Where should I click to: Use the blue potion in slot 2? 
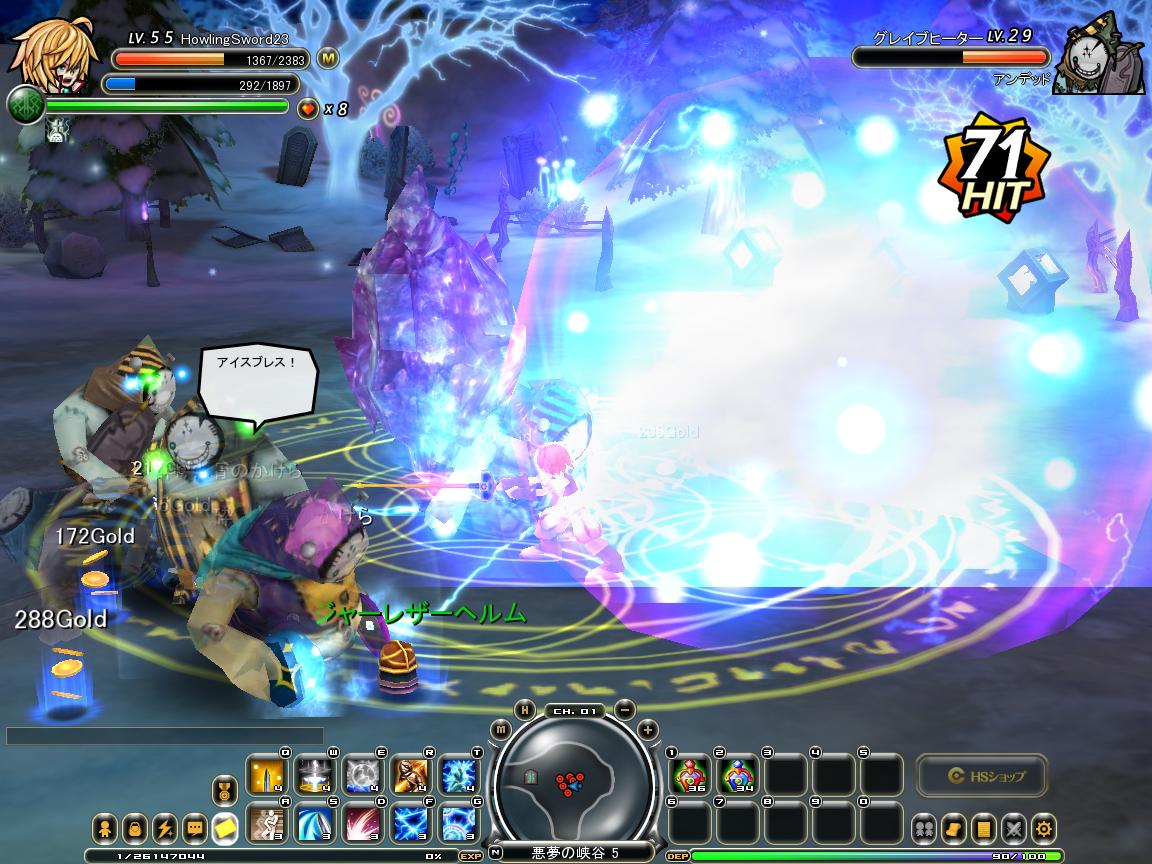click(x=737, y=775)
